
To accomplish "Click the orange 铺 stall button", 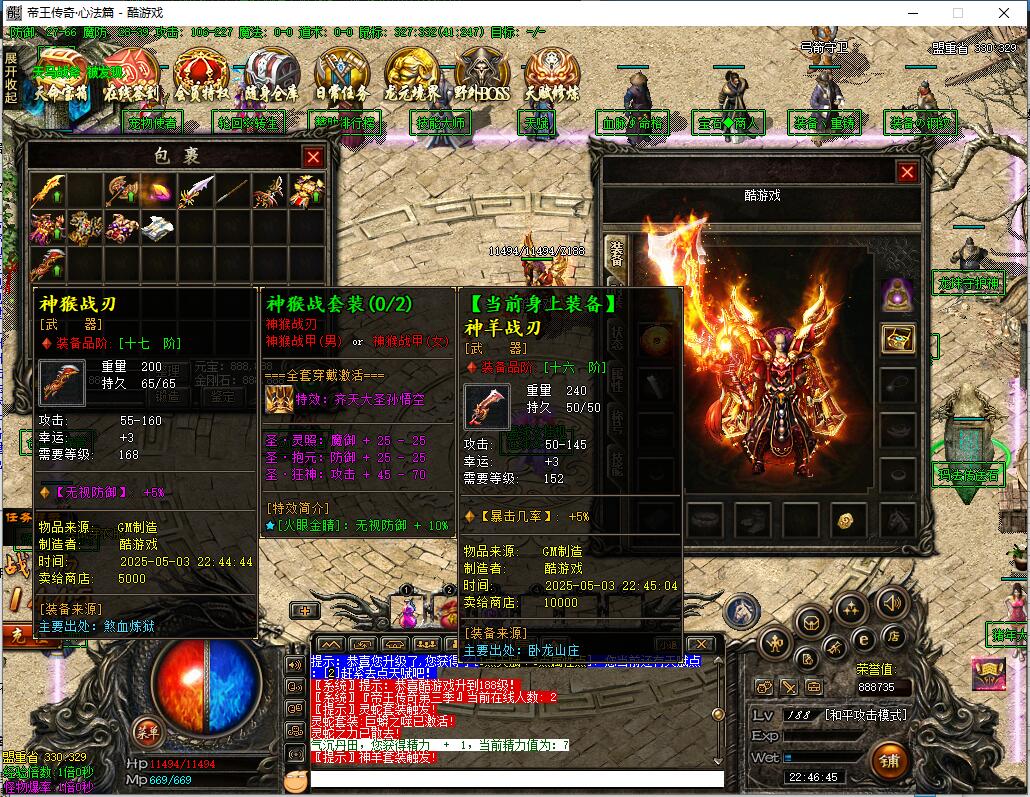I will [x=890, y=763].
